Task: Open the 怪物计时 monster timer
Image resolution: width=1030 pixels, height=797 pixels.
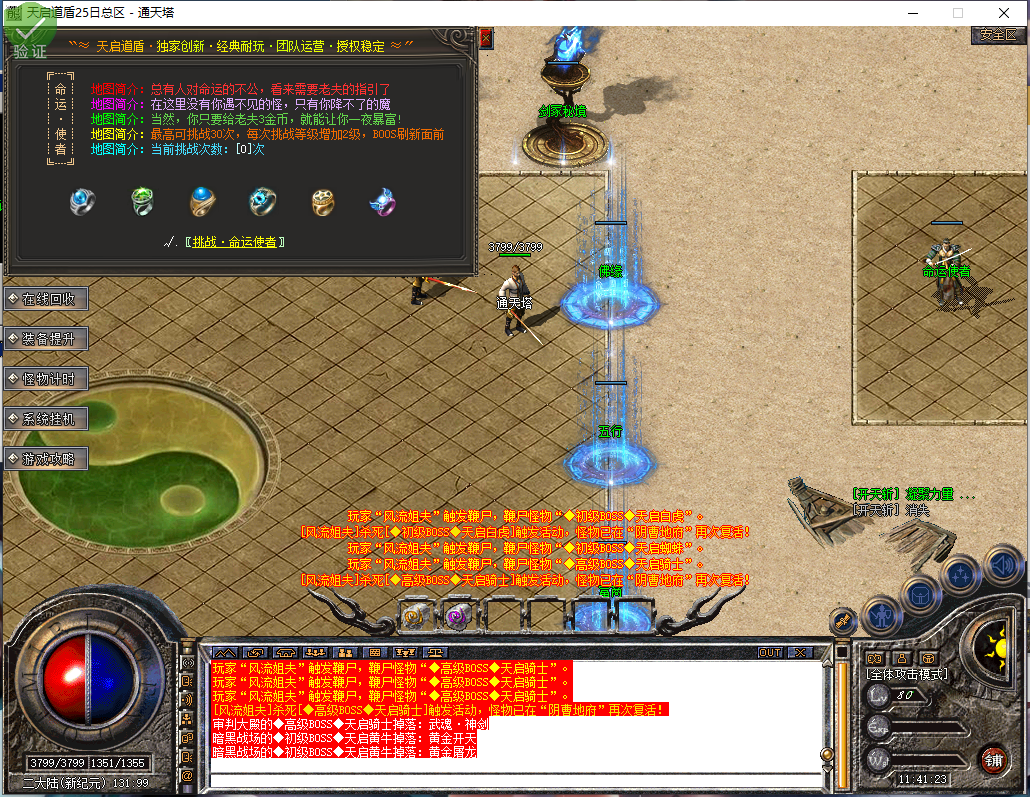Action: 47,379
